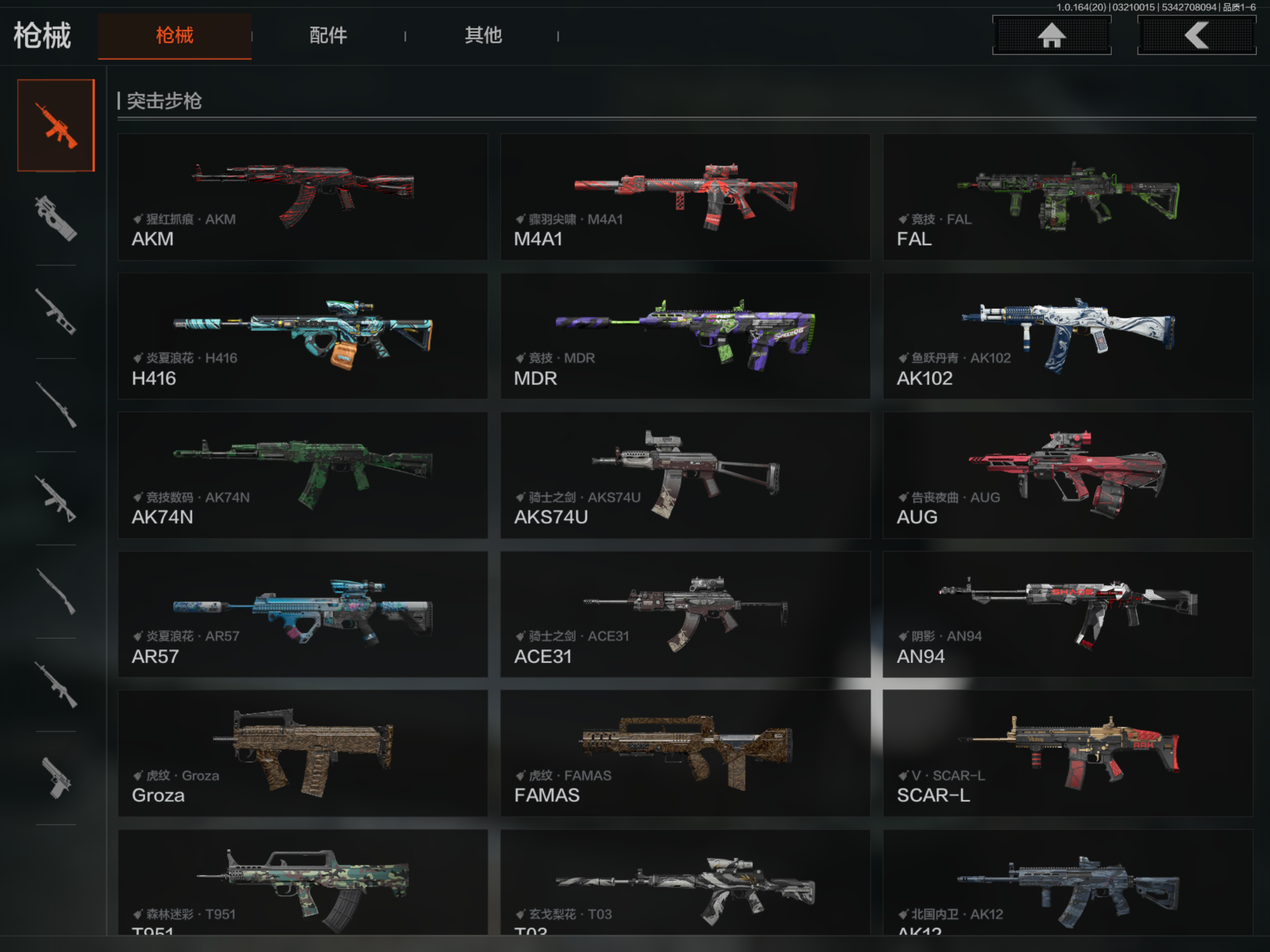The image size is (1270, 952).
Task: Choose the red AUG rifle
Action: point(1068,475)
